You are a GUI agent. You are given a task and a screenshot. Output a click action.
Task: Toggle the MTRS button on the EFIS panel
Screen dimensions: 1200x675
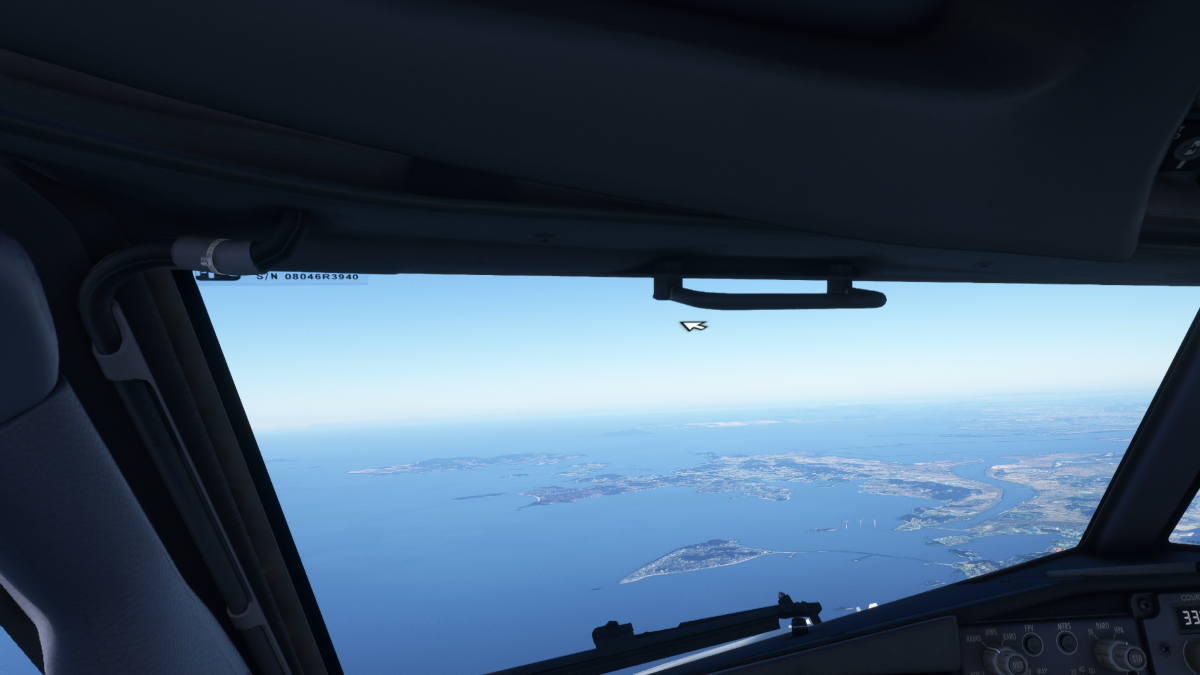pyautogui.click(x=1067, y=642)
